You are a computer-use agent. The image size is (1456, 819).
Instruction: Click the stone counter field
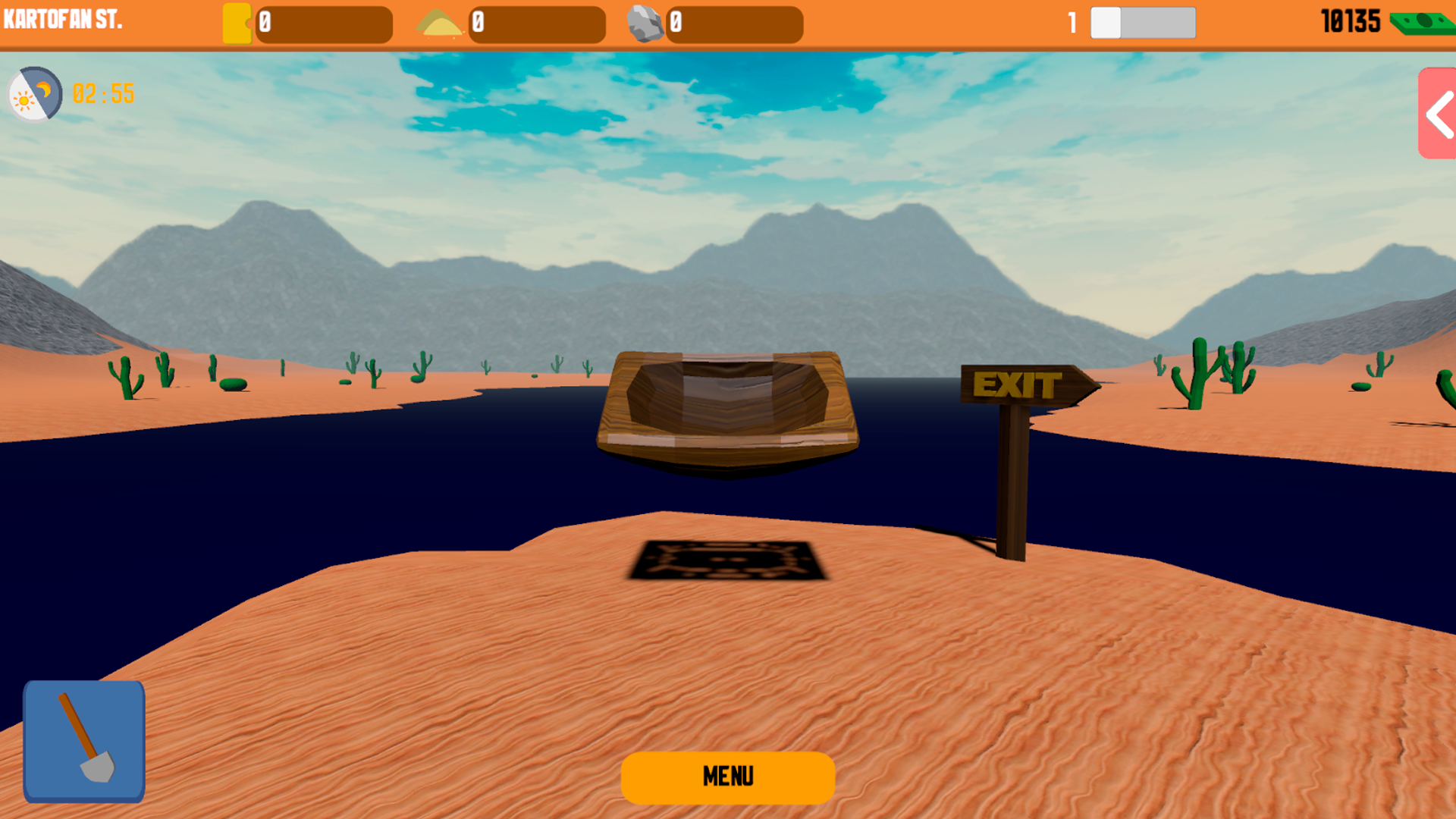point(734,23)
